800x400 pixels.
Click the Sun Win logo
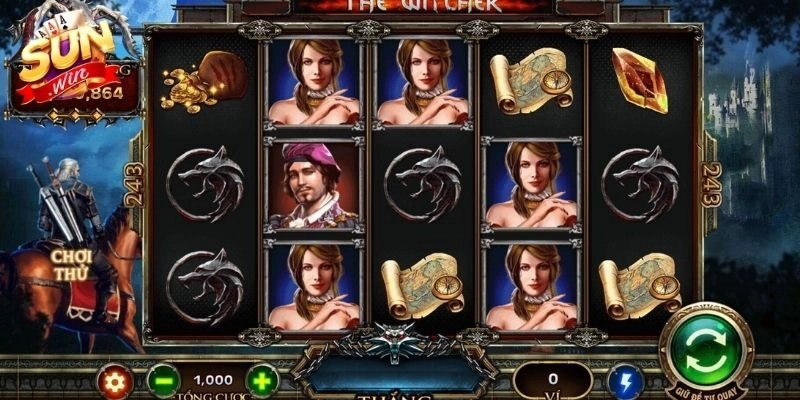pos(62,57)
